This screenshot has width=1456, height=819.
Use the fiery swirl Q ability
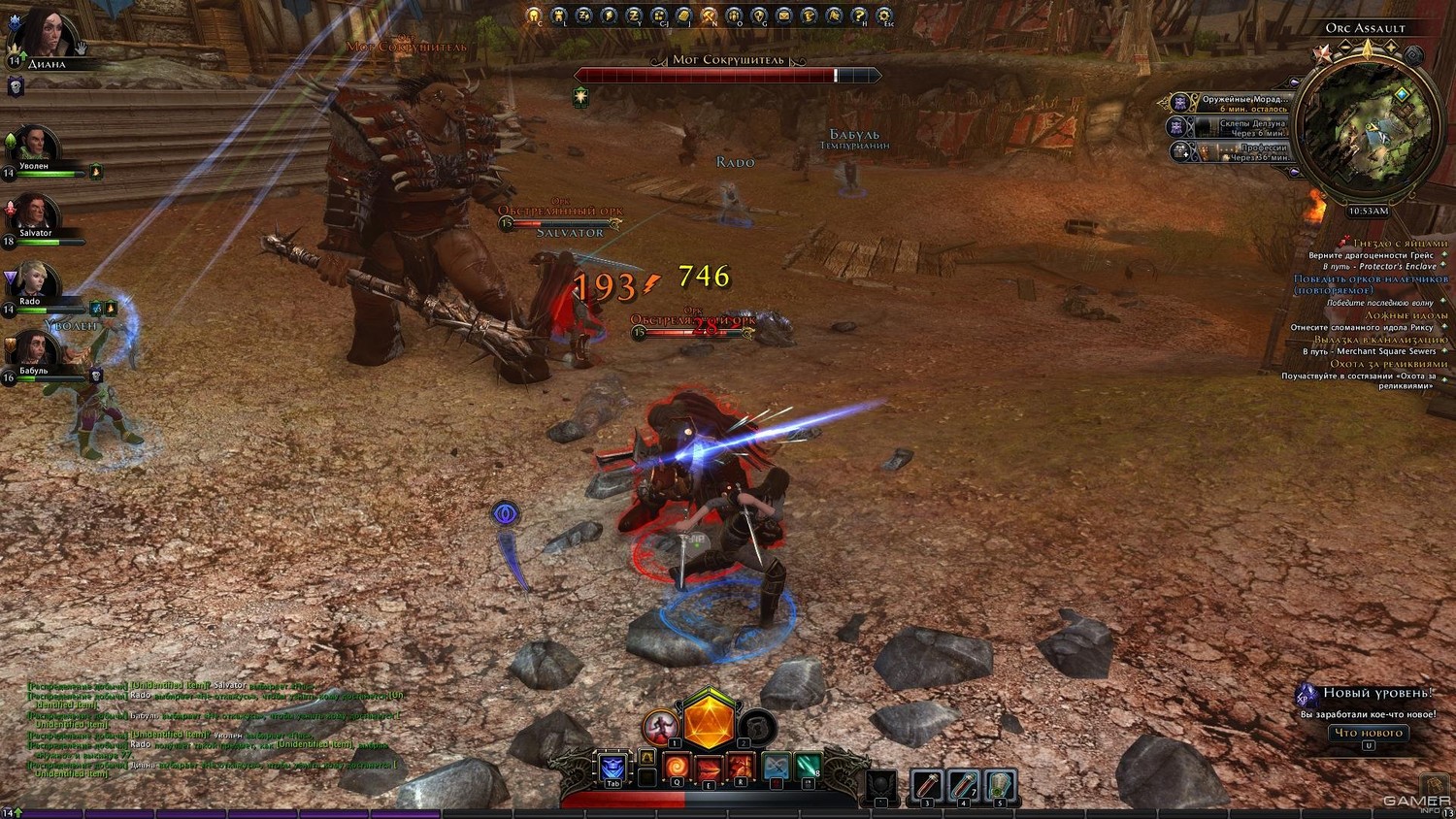(677, 767)
